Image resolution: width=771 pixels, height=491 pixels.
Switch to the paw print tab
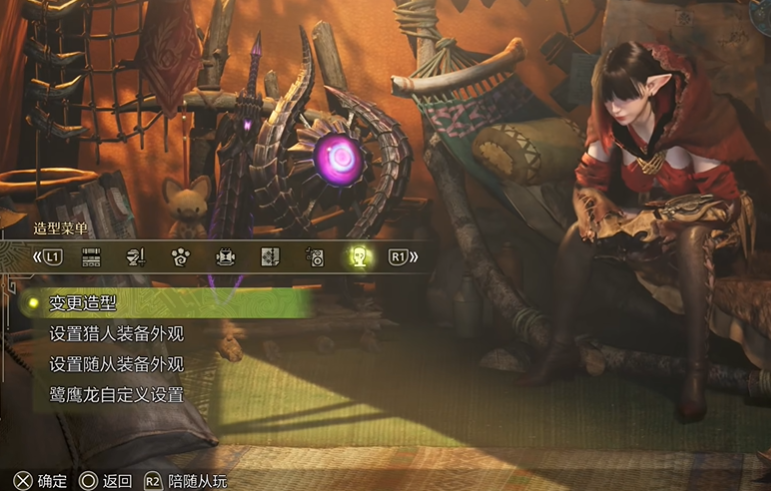tap(181, 257)
